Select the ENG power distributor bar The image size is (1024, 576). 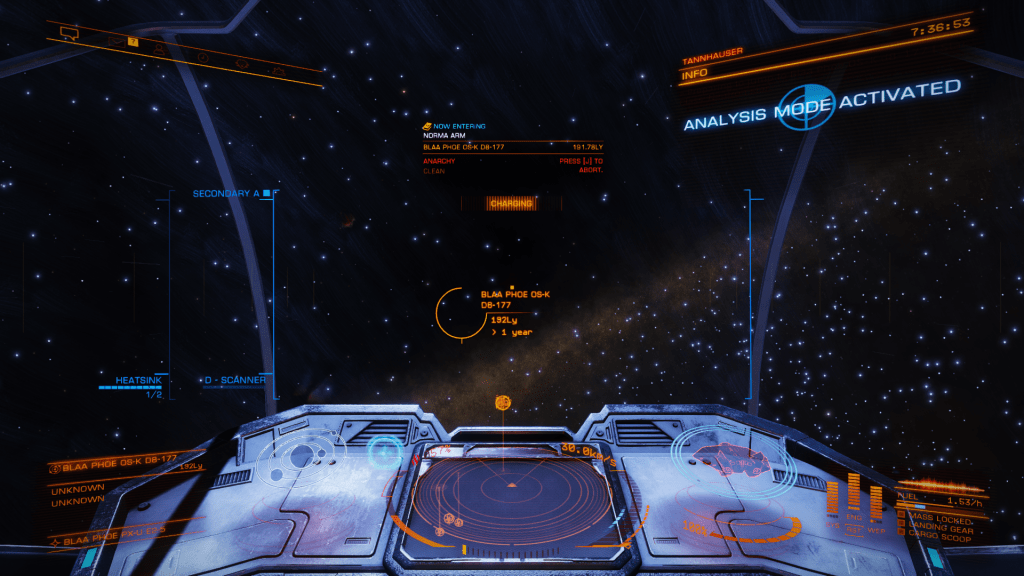point(853,496)
